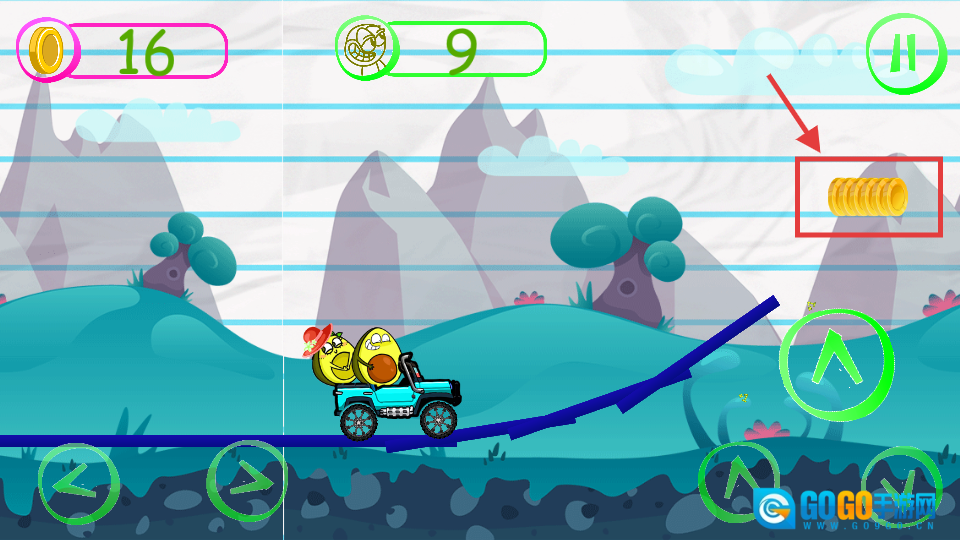Tap the left arrow drive button
Screen dimensions: 960x540
tap(78, 484)
